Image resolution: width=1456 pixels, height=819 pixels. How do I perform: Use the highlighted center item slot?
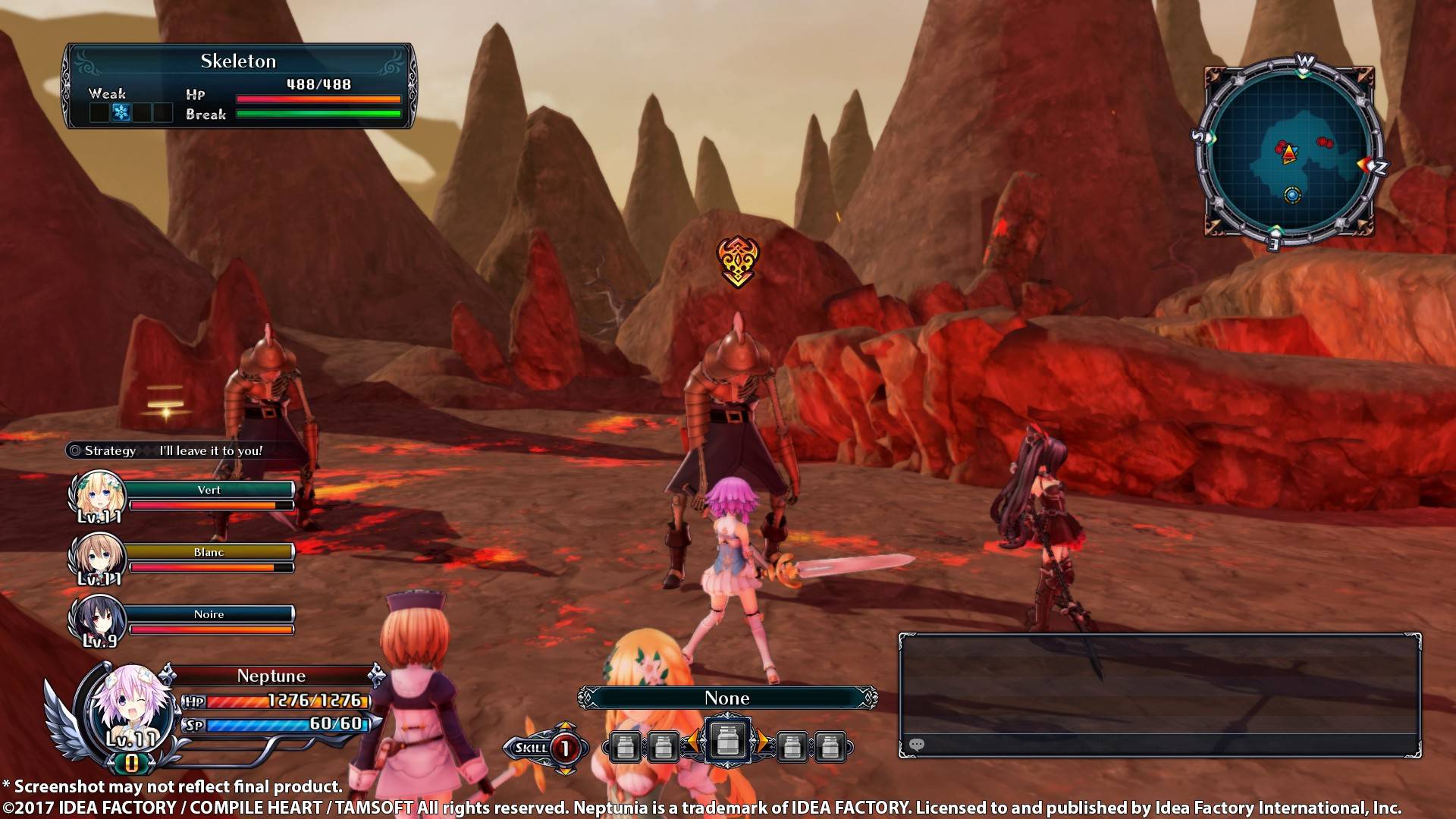point(726,739)
